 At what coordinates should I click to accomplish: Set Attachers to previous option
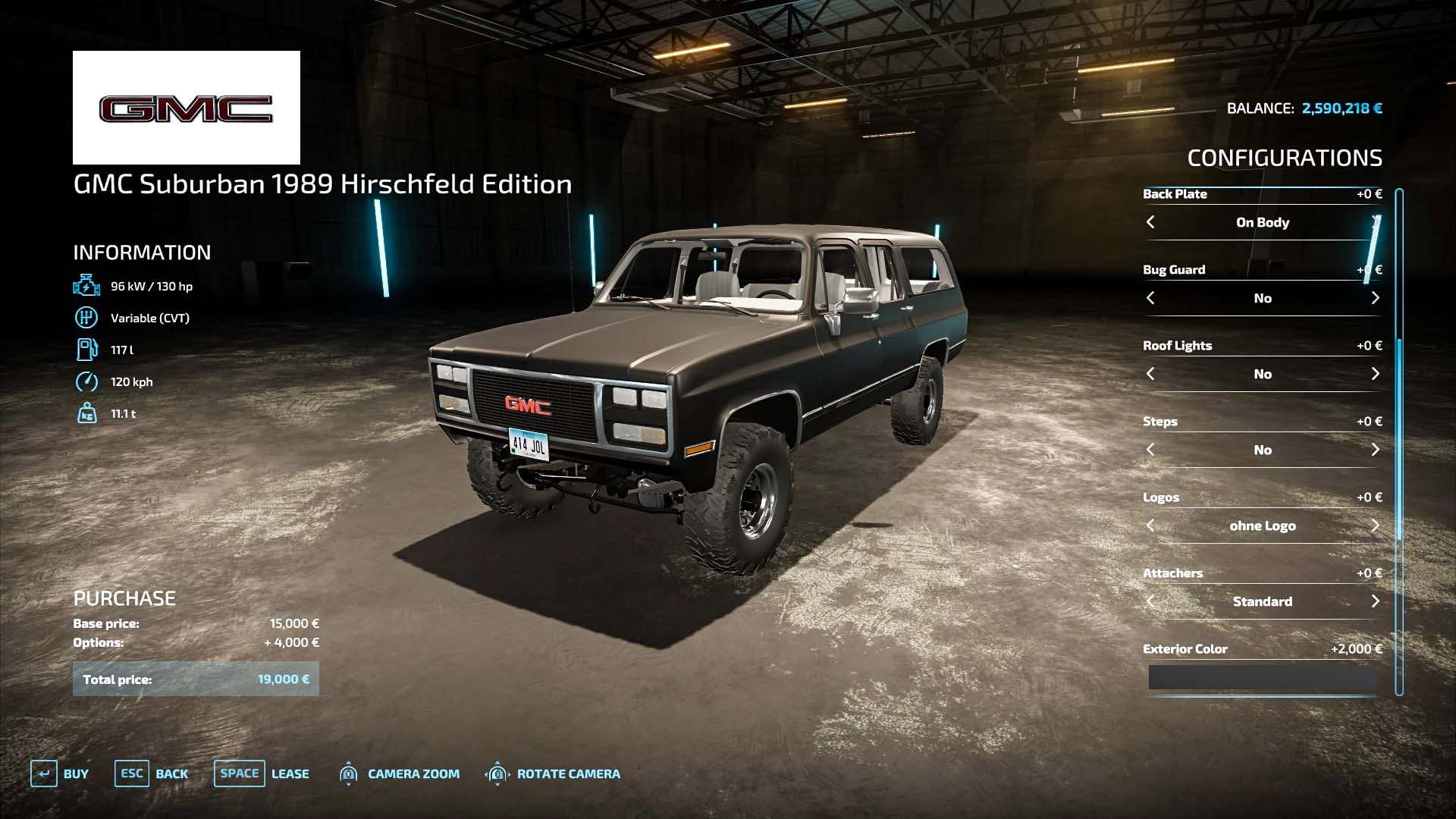(1150, 601)
